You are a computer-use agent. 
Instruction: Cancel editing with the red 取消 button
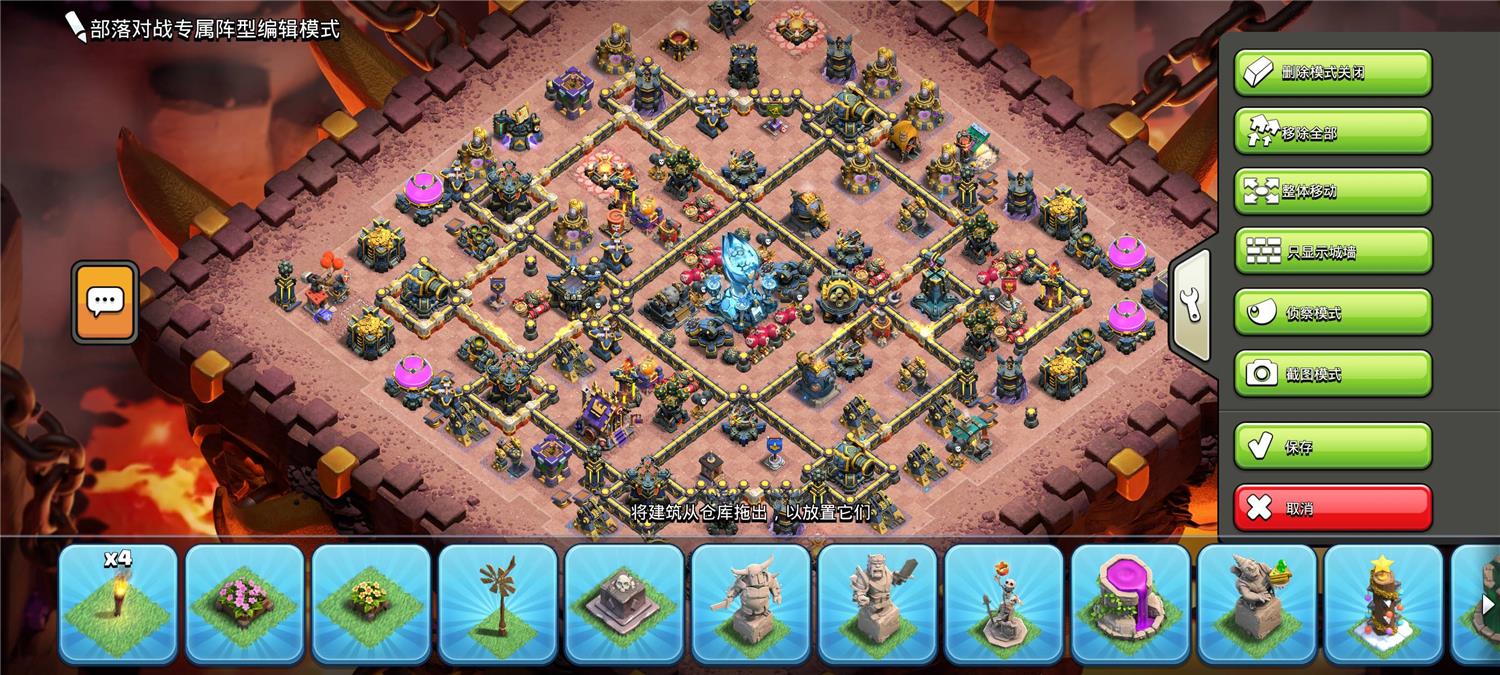pos(1332,508)
